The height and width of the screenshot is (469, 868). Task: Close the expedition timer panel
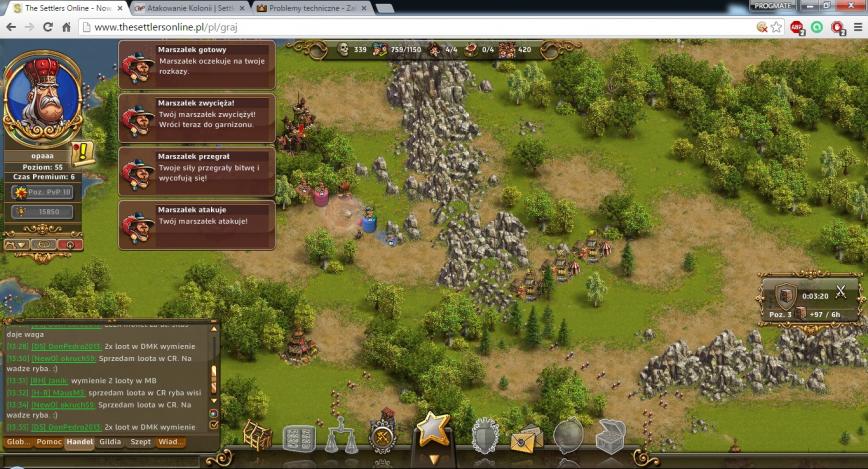click(841, 291)
